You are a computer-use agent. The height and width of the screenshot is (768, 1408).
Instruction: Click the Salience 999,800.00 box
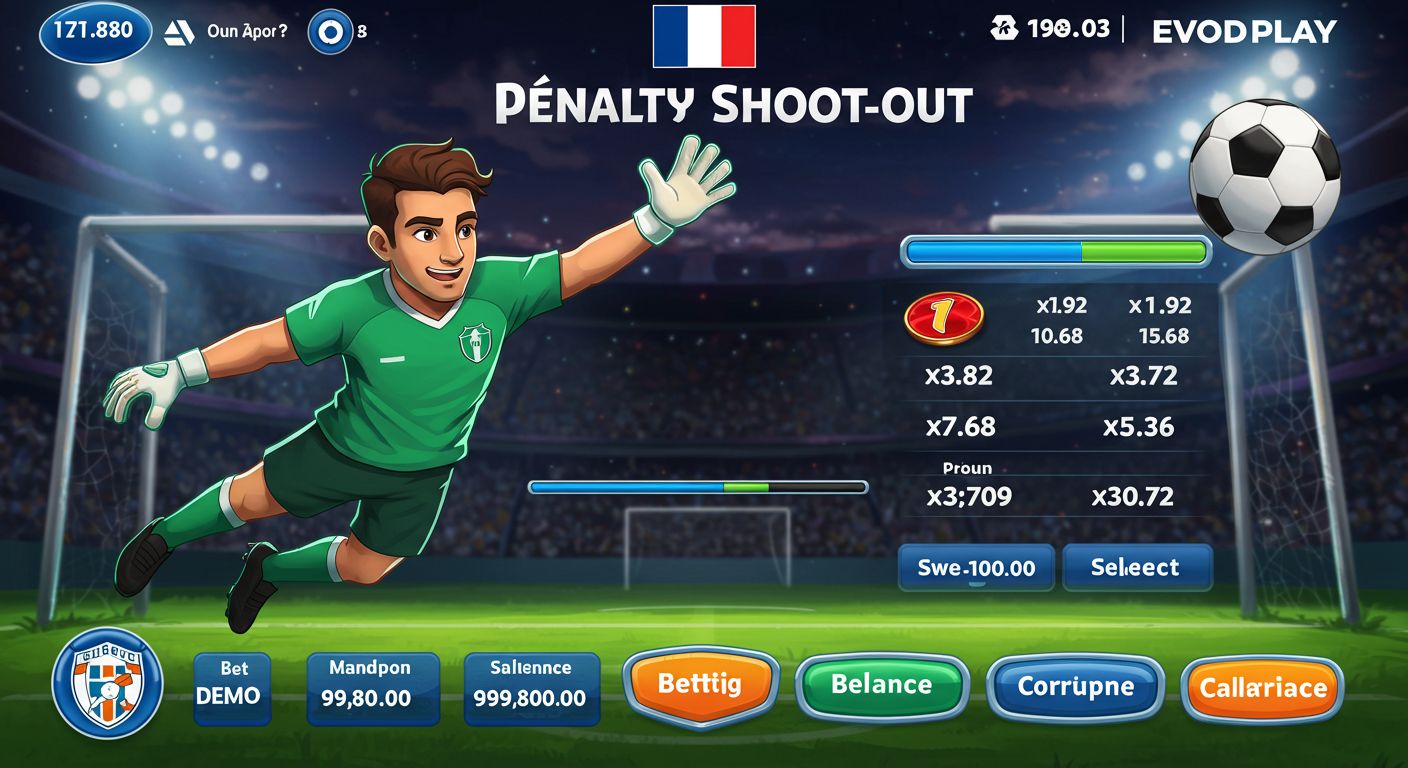tap(531, 688)
